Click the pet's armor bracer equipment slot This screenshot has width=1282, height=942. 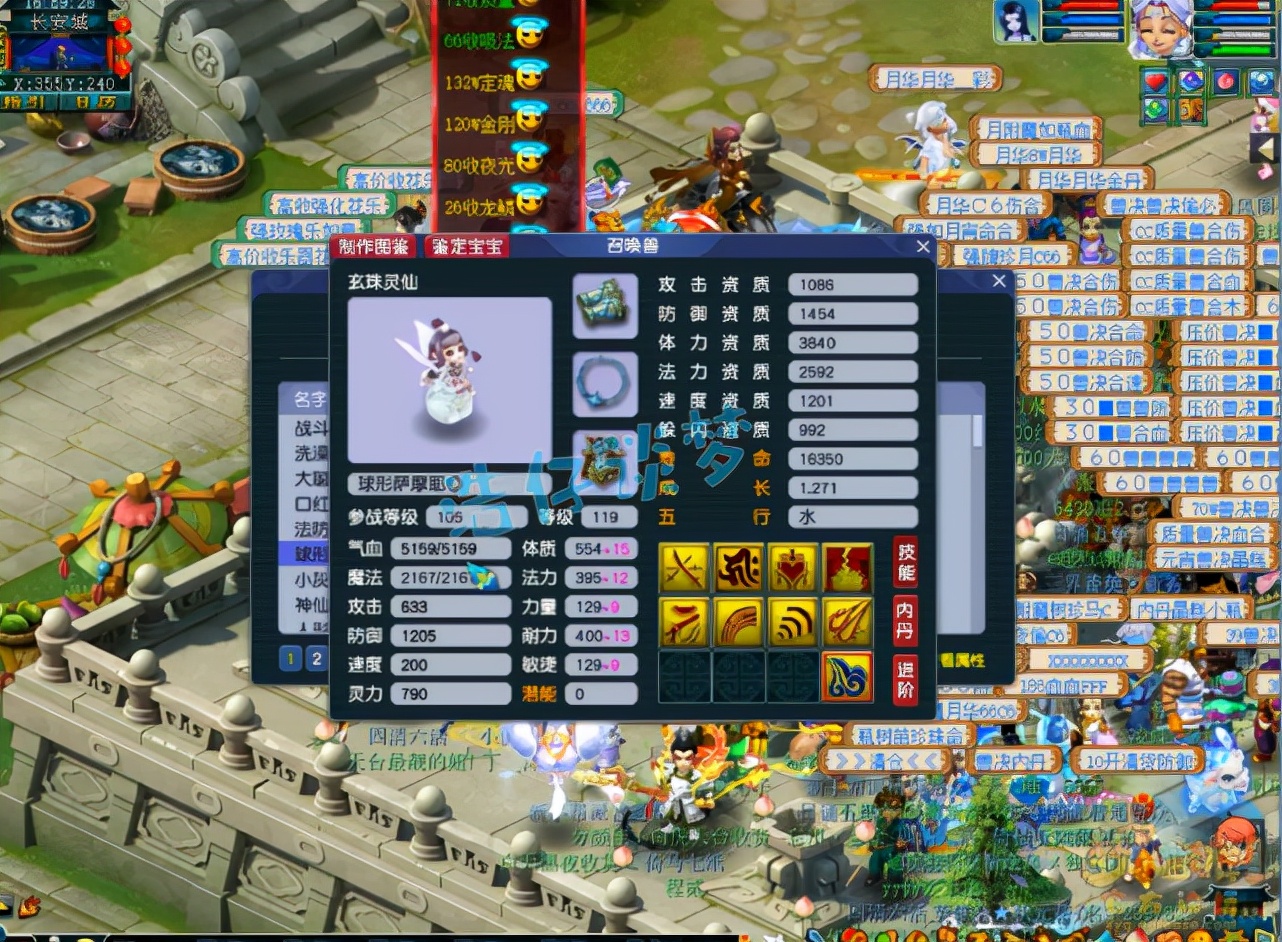(605, 306)
